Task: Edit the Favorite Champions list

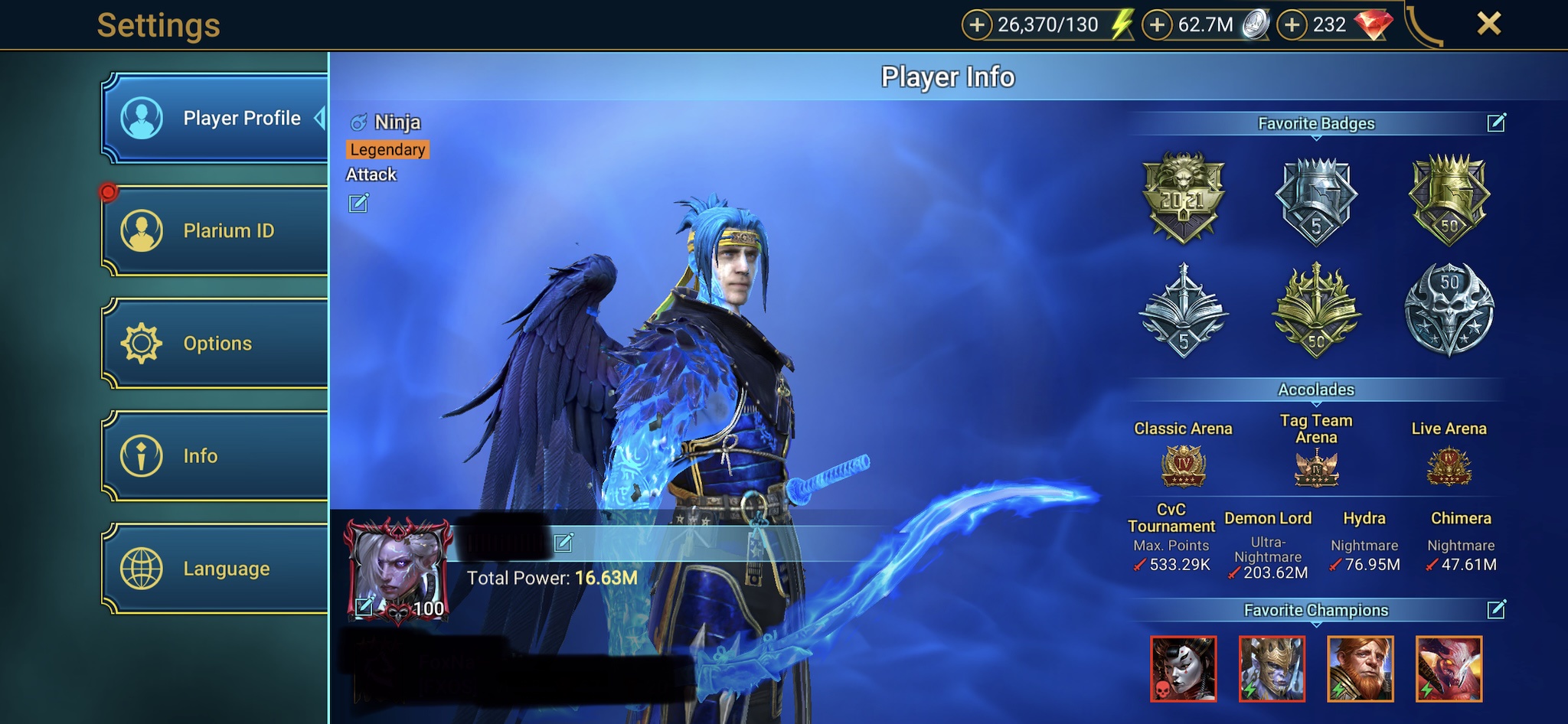Action: [x=1496, y=609]
